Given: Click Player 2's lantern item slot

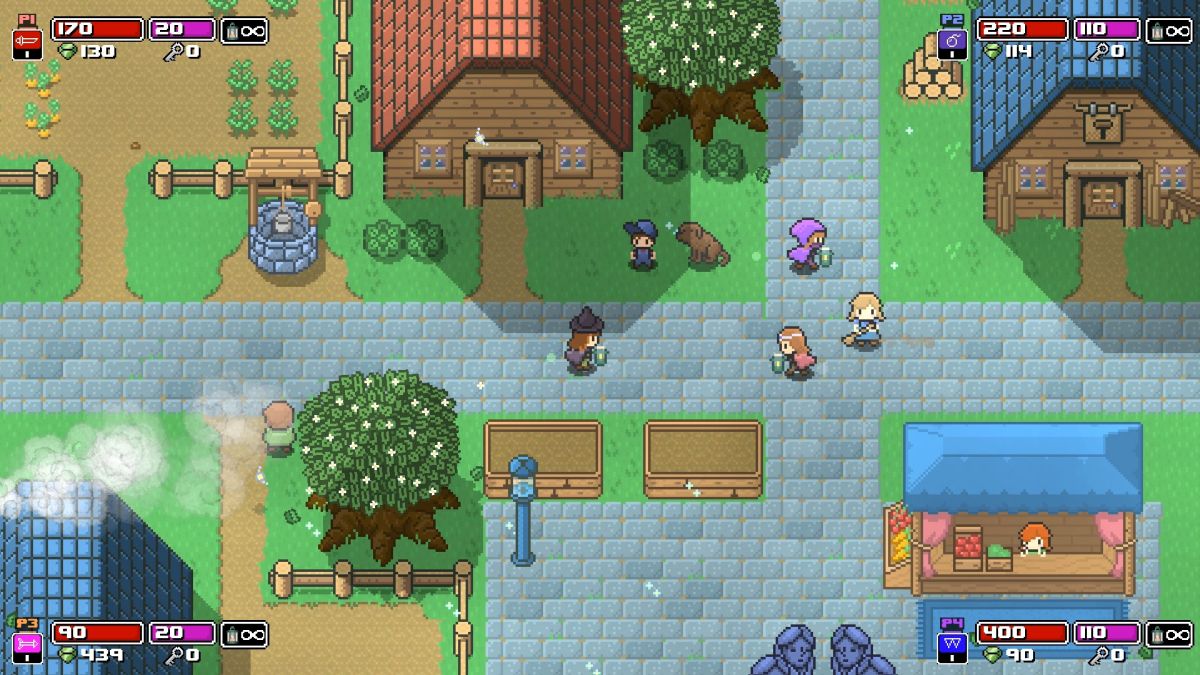Looking at the screenshot, I should coord(1168,30).
